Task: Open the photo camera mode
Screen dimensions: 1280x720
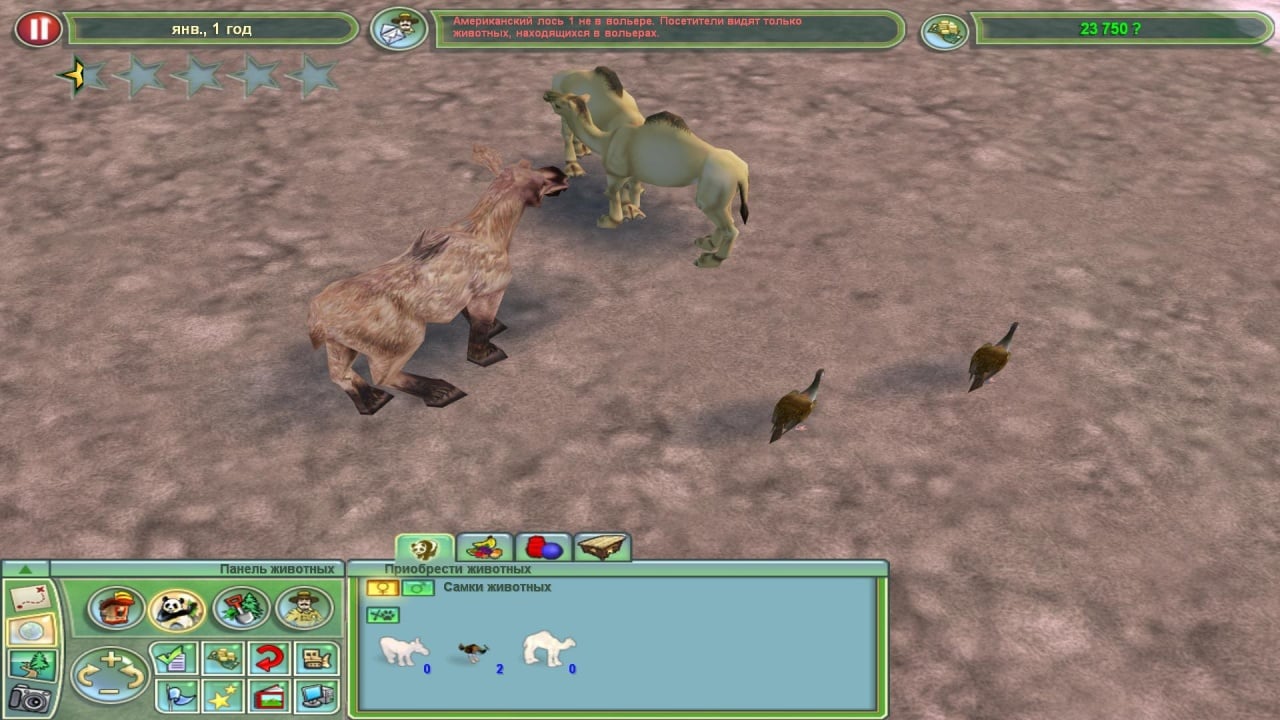Action: (31, 697)
